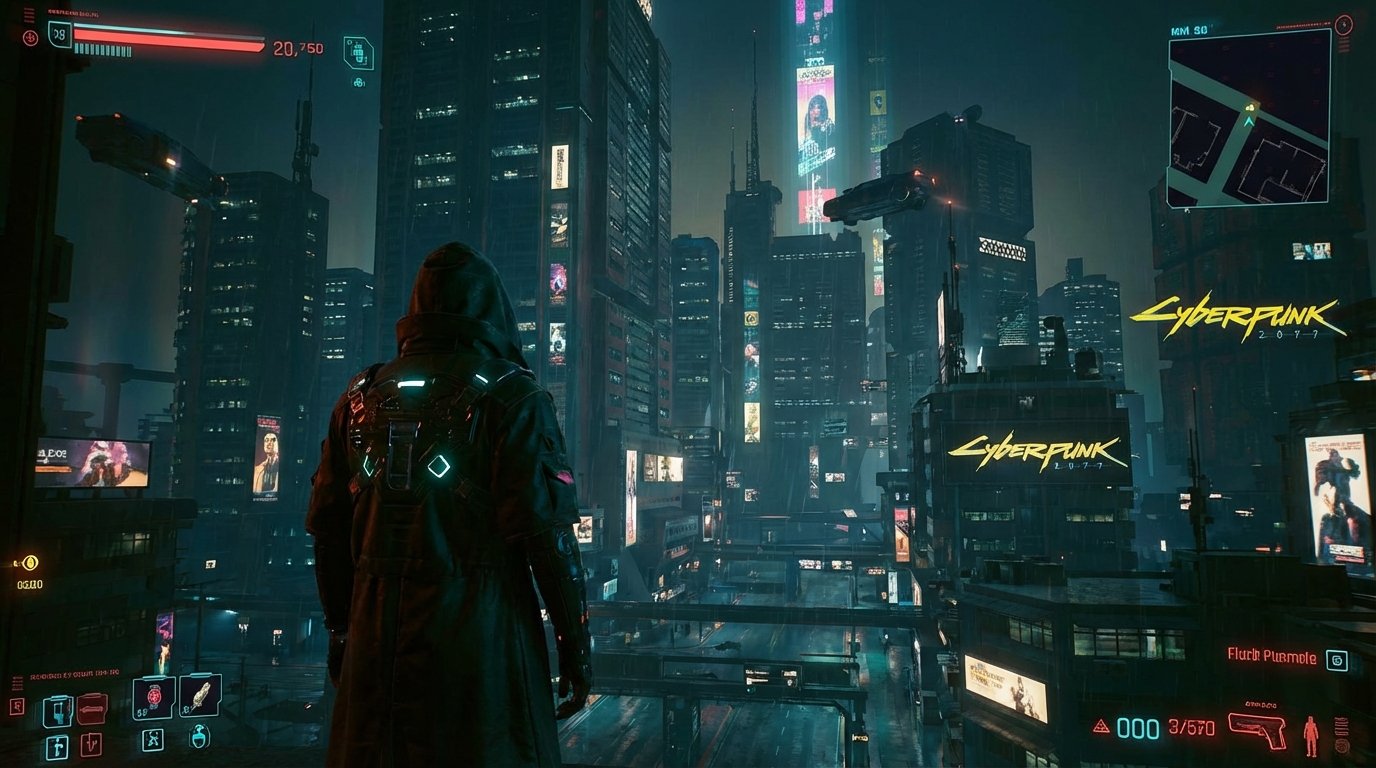
Task: Select the level 28 badge by the health bar
Action: coord(58,33)
